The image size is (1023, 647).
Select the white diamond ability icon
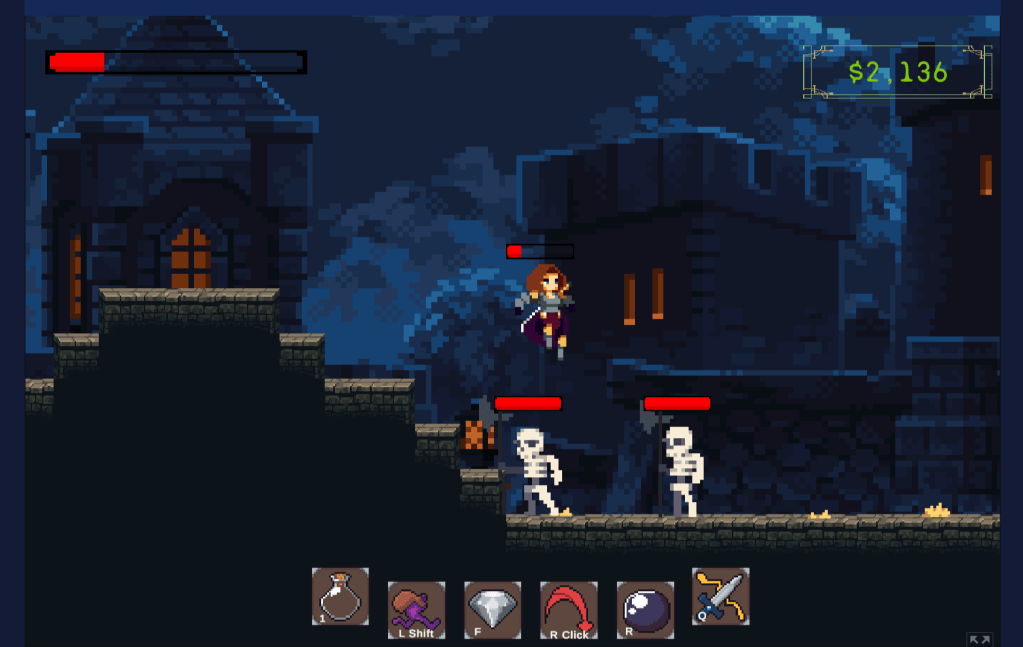coord(492,609)
